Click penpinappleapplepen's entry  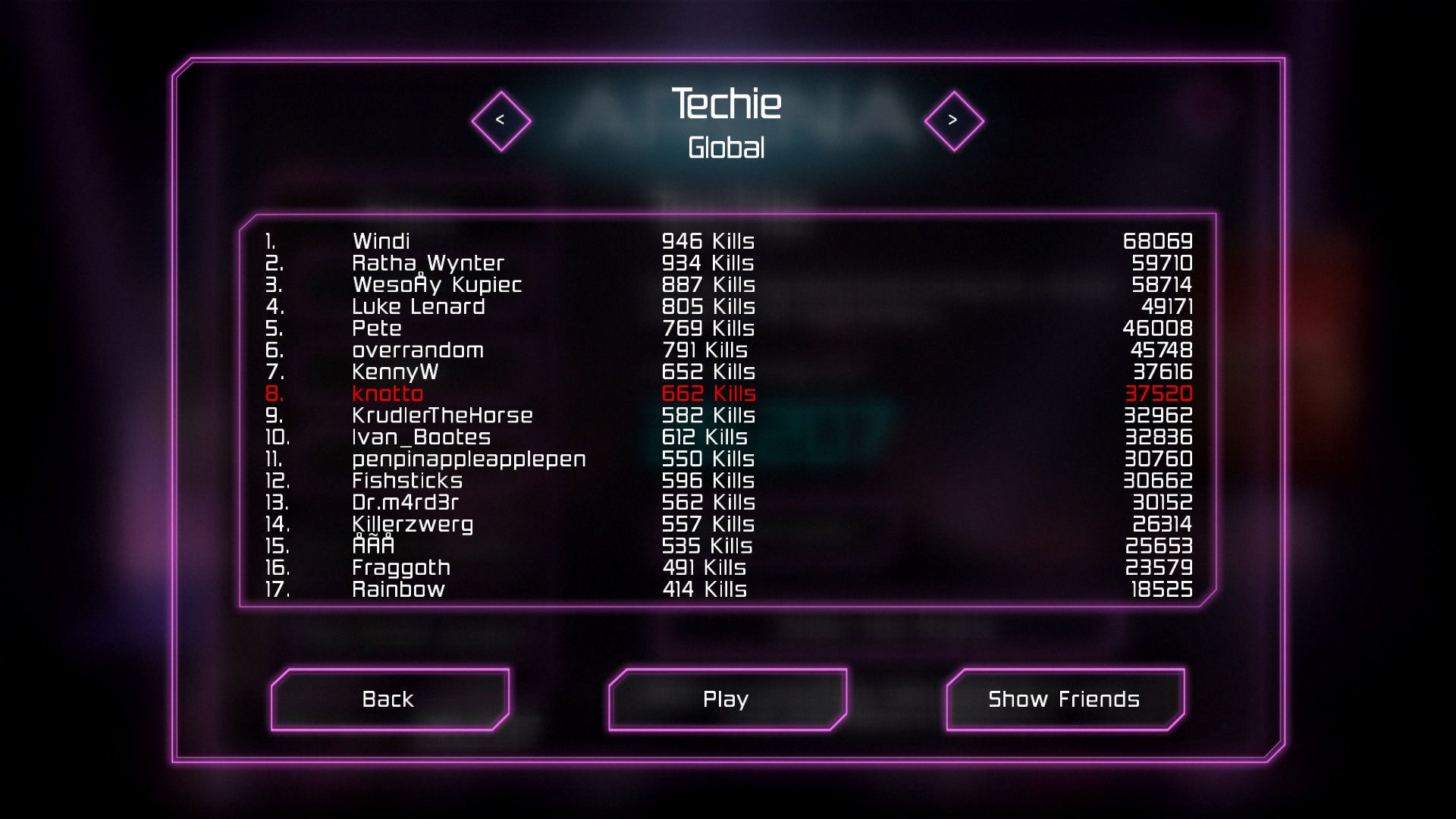point(469,459)
